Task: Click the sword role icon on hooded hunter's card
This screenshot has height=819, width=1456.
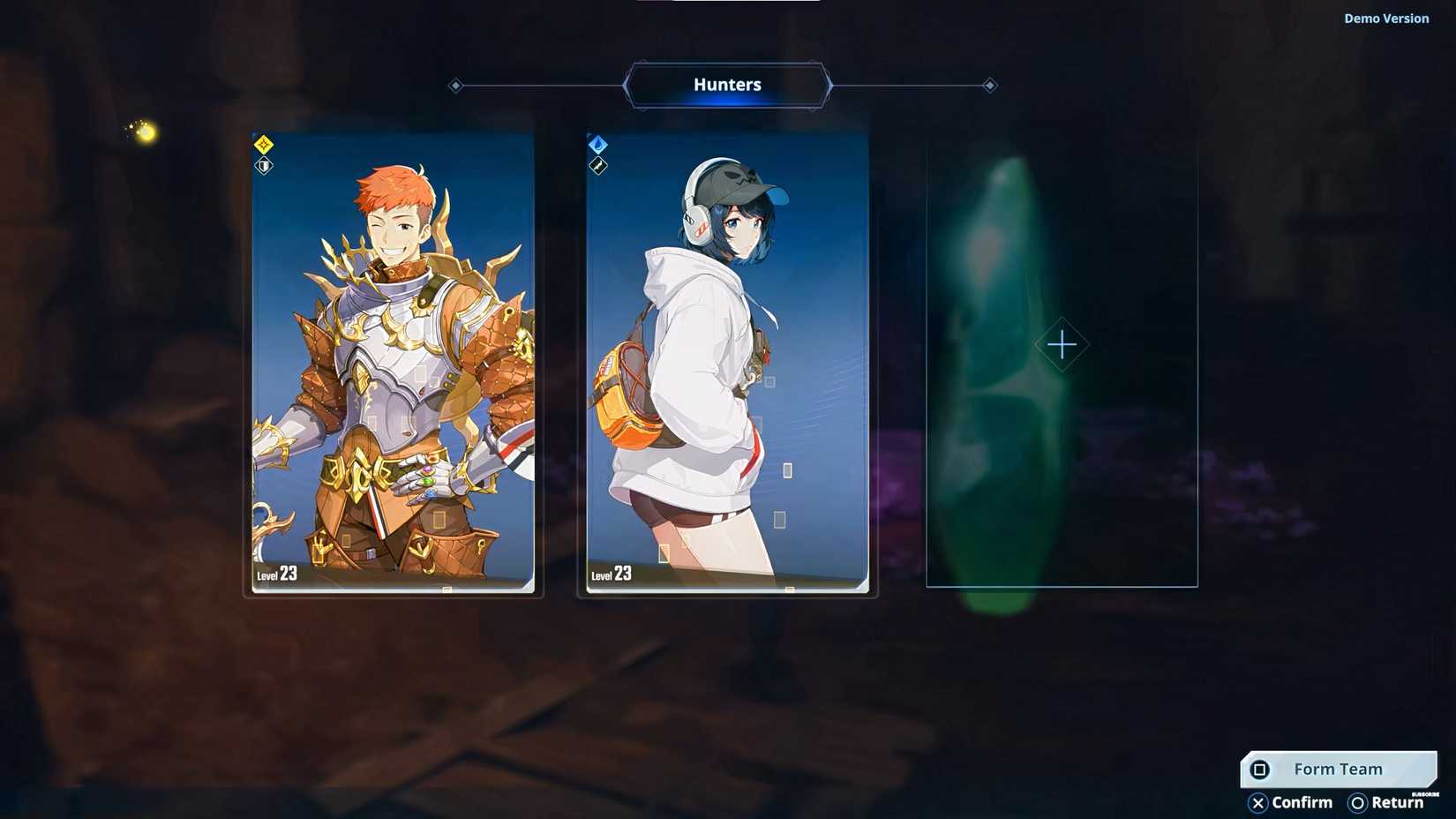Action: pos(597,166)
